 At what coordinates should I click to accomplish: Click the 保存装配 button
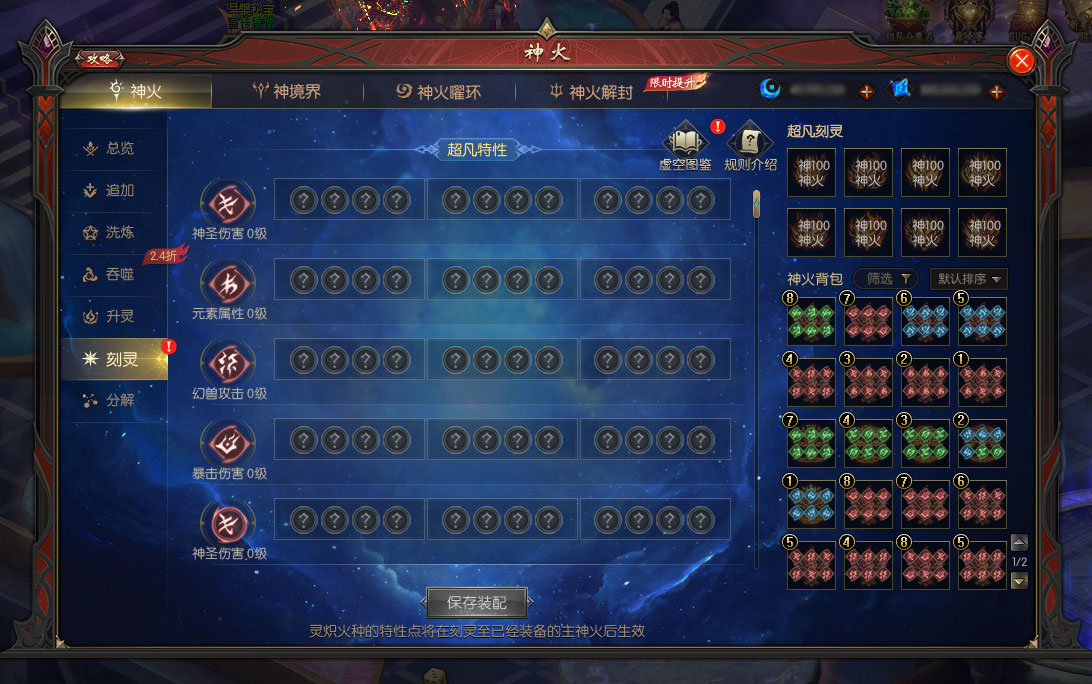click(477, 603)
